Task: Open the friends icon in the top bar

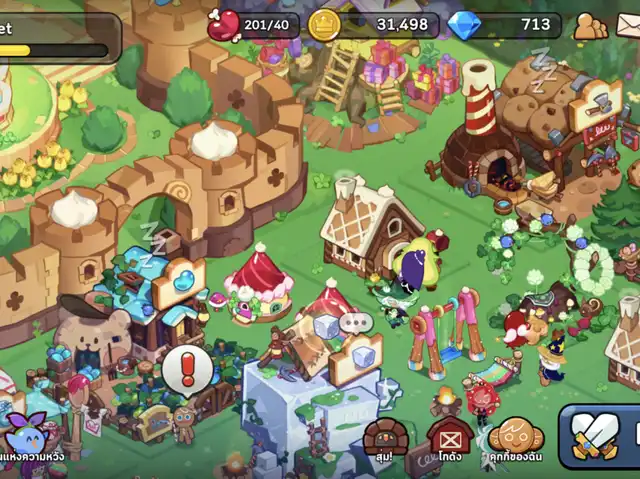Action: 591,26
